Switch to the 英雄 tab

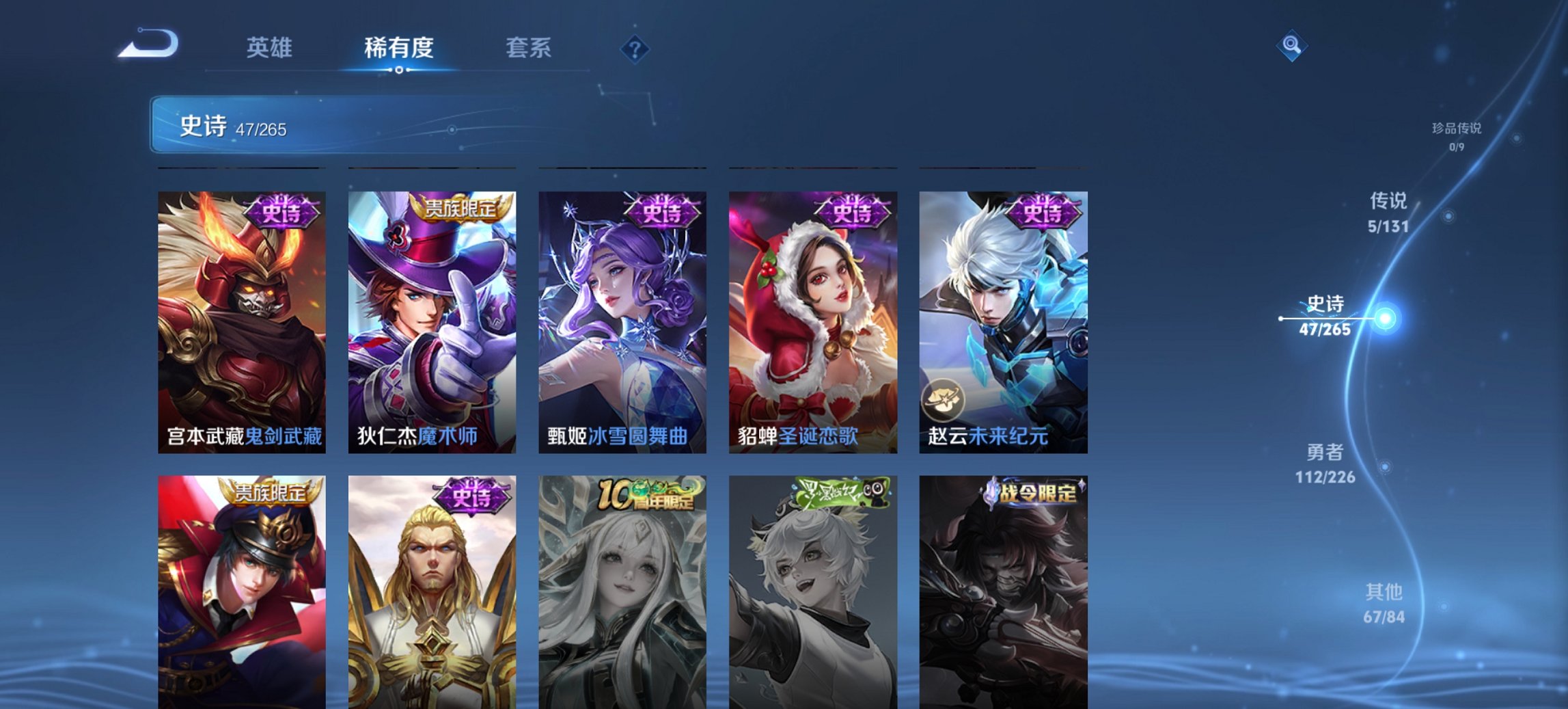tap(270, 48)
